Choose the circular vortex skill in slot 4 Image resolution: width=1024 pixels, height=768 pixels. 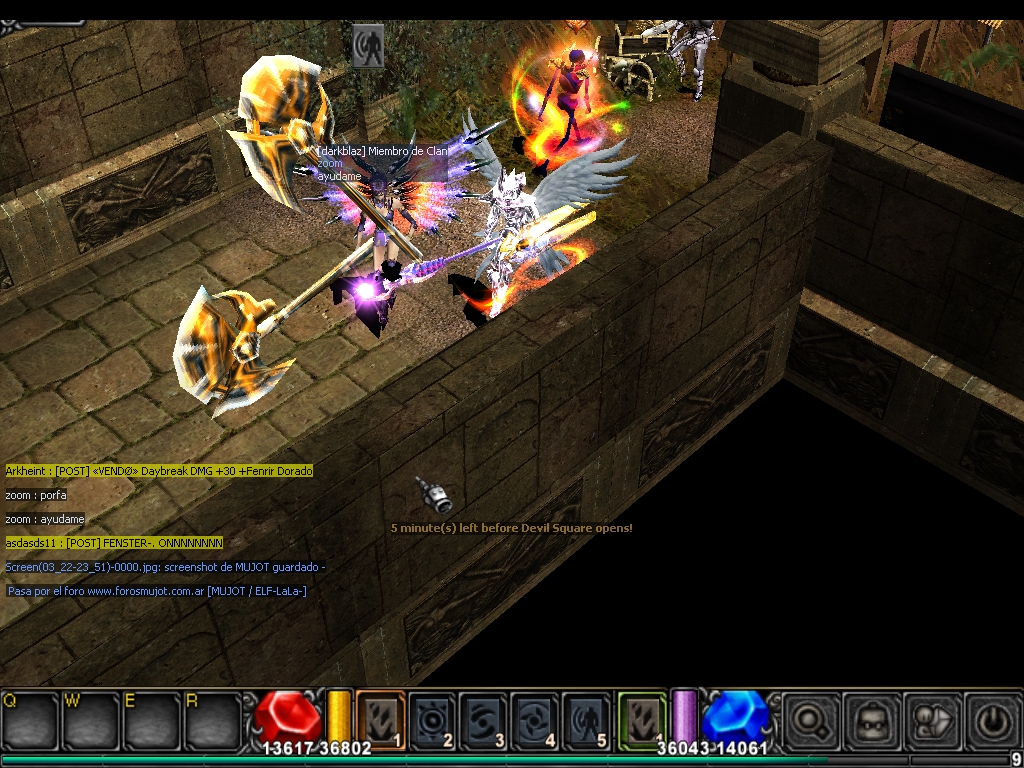pos(535,717)
